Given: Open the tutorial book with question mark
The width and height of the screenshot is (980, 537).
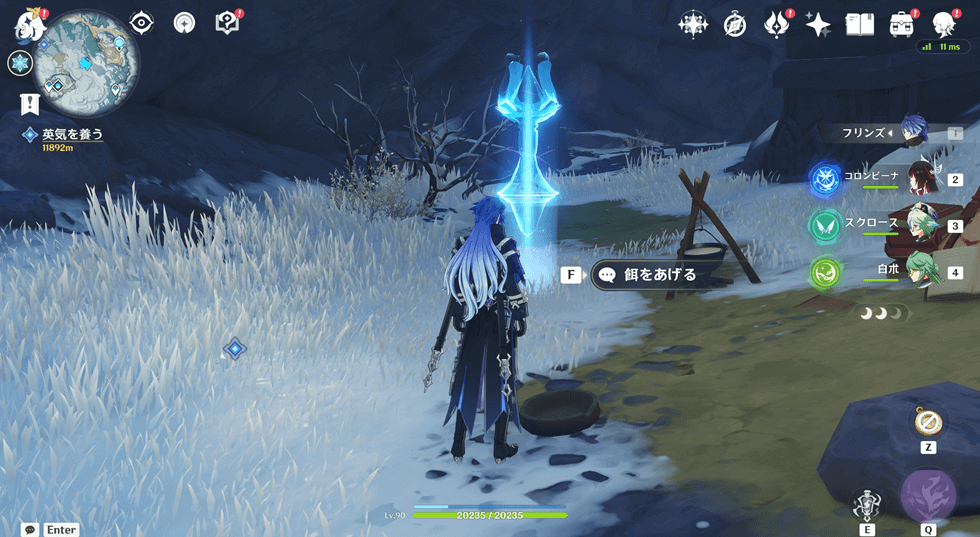Looking at the screenshot, I should (x=228, y=22).
